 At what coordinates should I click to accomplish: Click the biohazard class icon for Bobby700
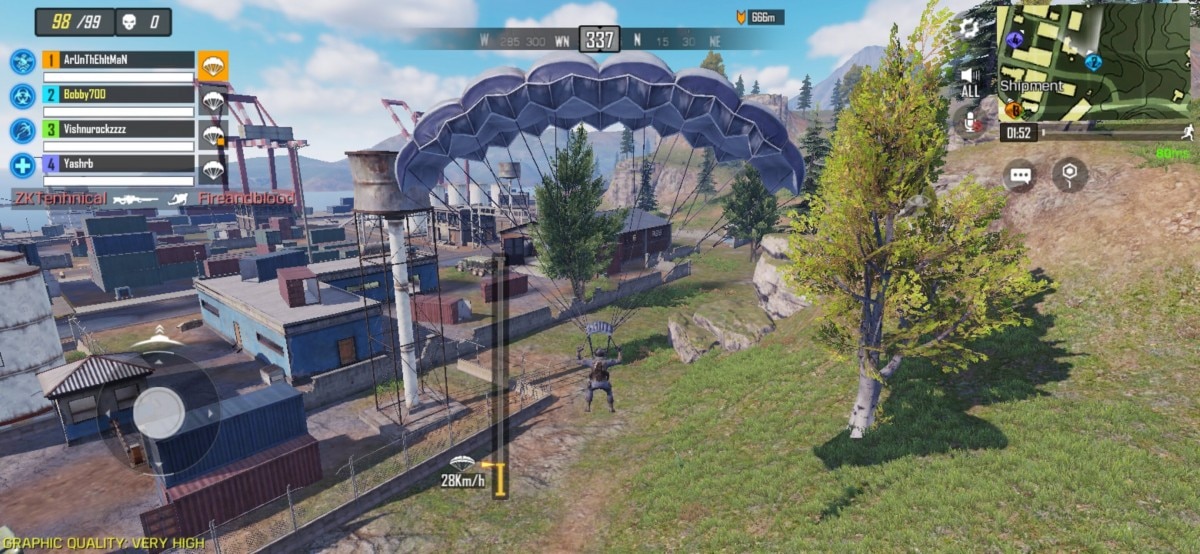[22, 96]
